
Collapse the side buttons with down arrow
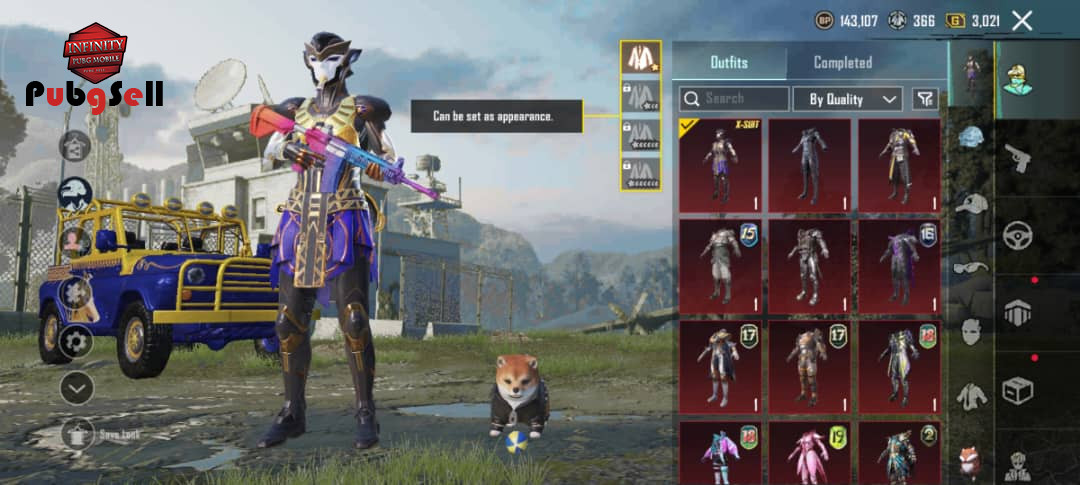tap(76, 387)
